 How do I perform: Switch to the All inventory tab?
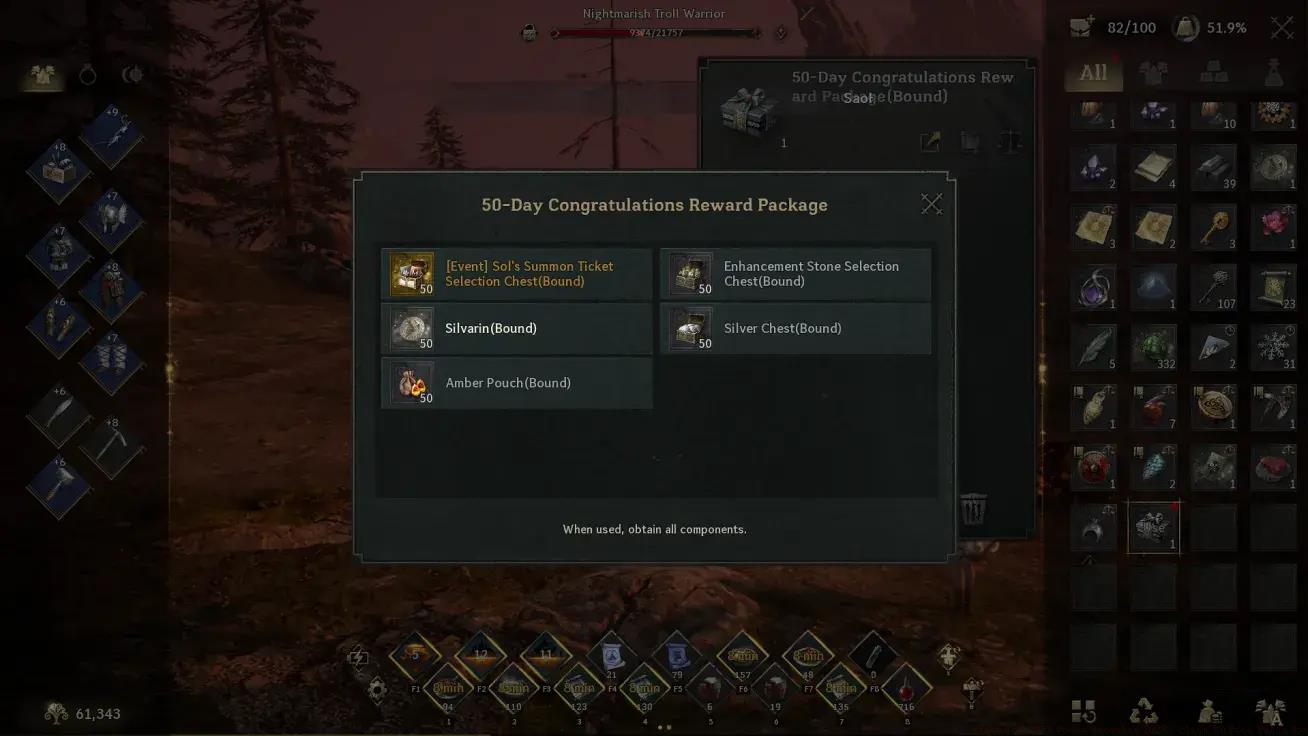click(1093, 73)
